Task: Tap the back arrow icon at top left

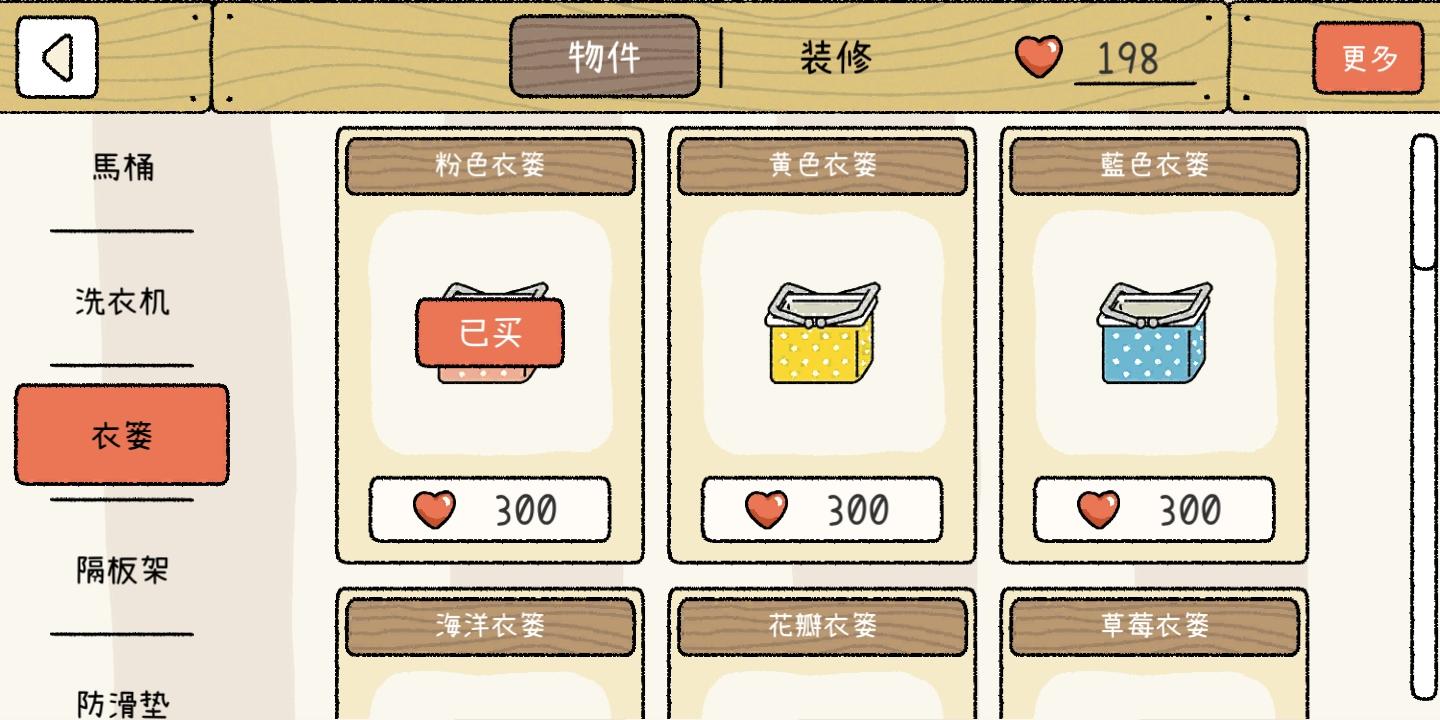Action: click(x=57, y=57)
